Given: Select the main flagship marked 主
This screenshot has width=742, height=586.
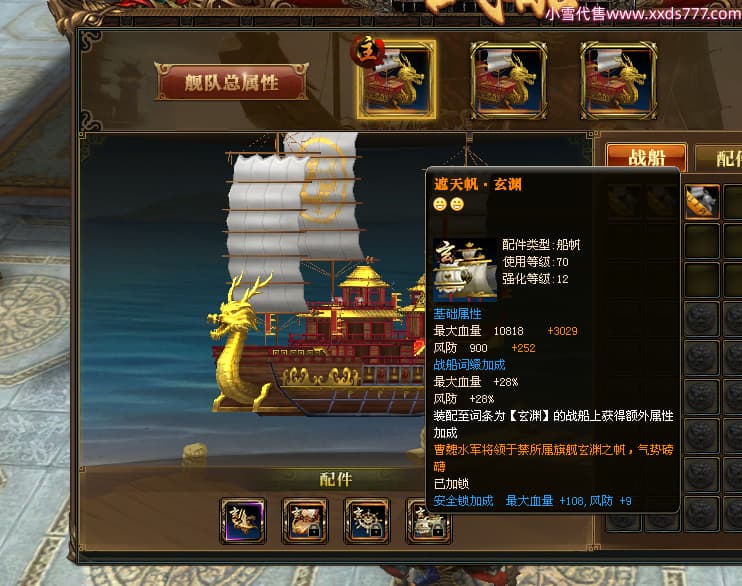Looking at the screenshot, I should click(x=397, y=79).
